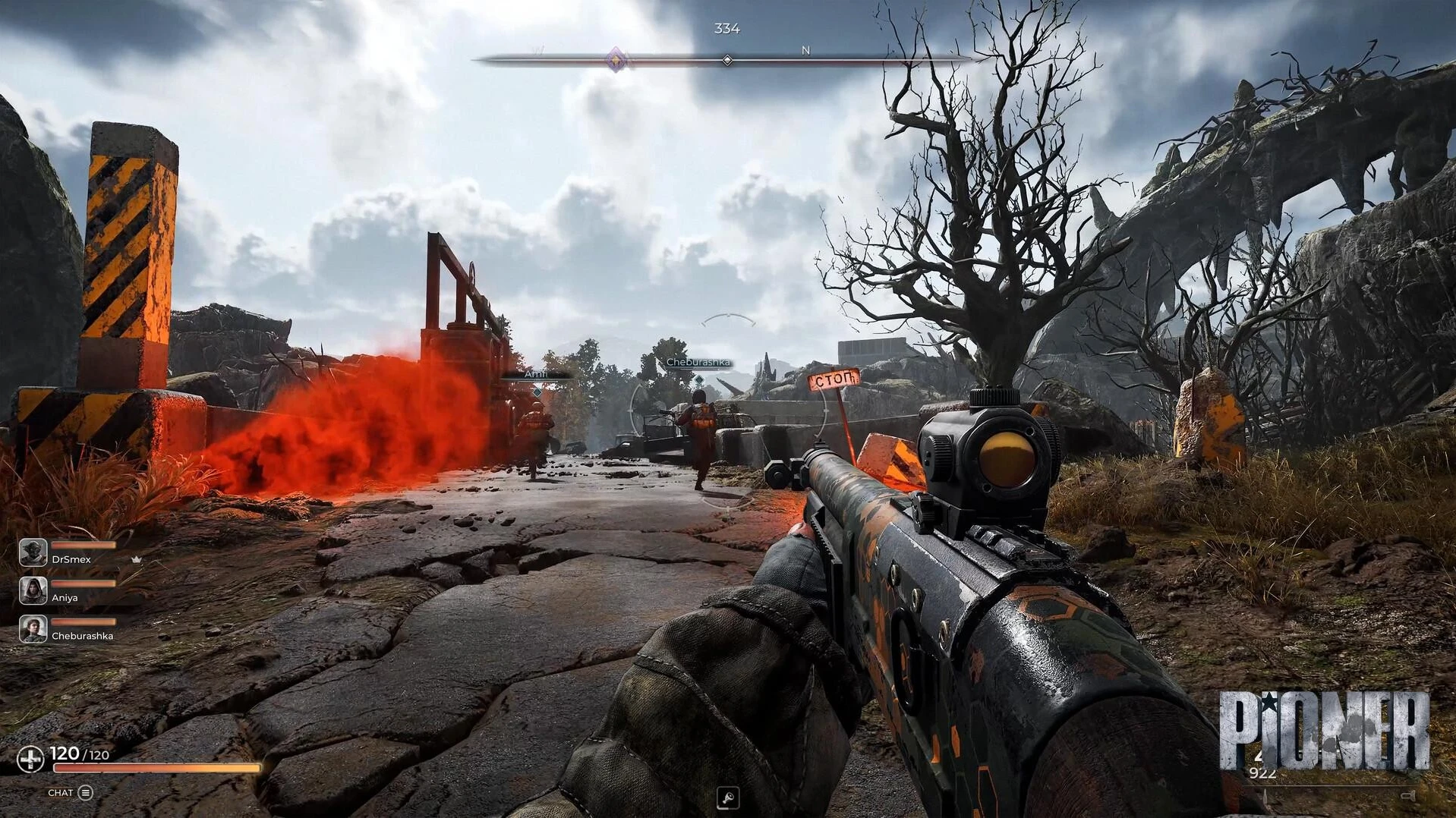Click the purple diamond marker on the compass

click(x=616, y=59)
